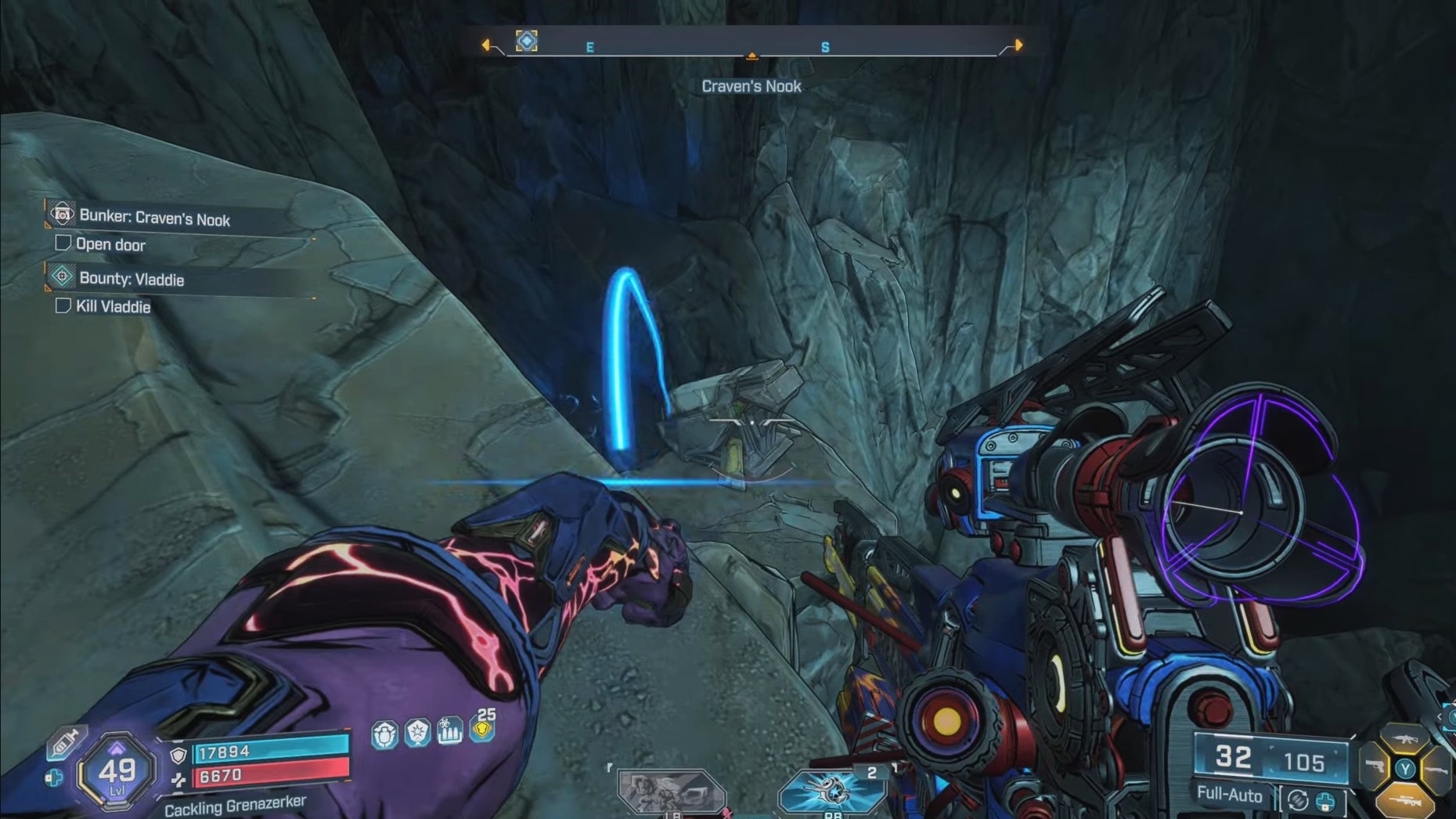The image size is (1456, 819).
Task: Click the Full-Auto fire mode label
Action: click(1229, 795)
